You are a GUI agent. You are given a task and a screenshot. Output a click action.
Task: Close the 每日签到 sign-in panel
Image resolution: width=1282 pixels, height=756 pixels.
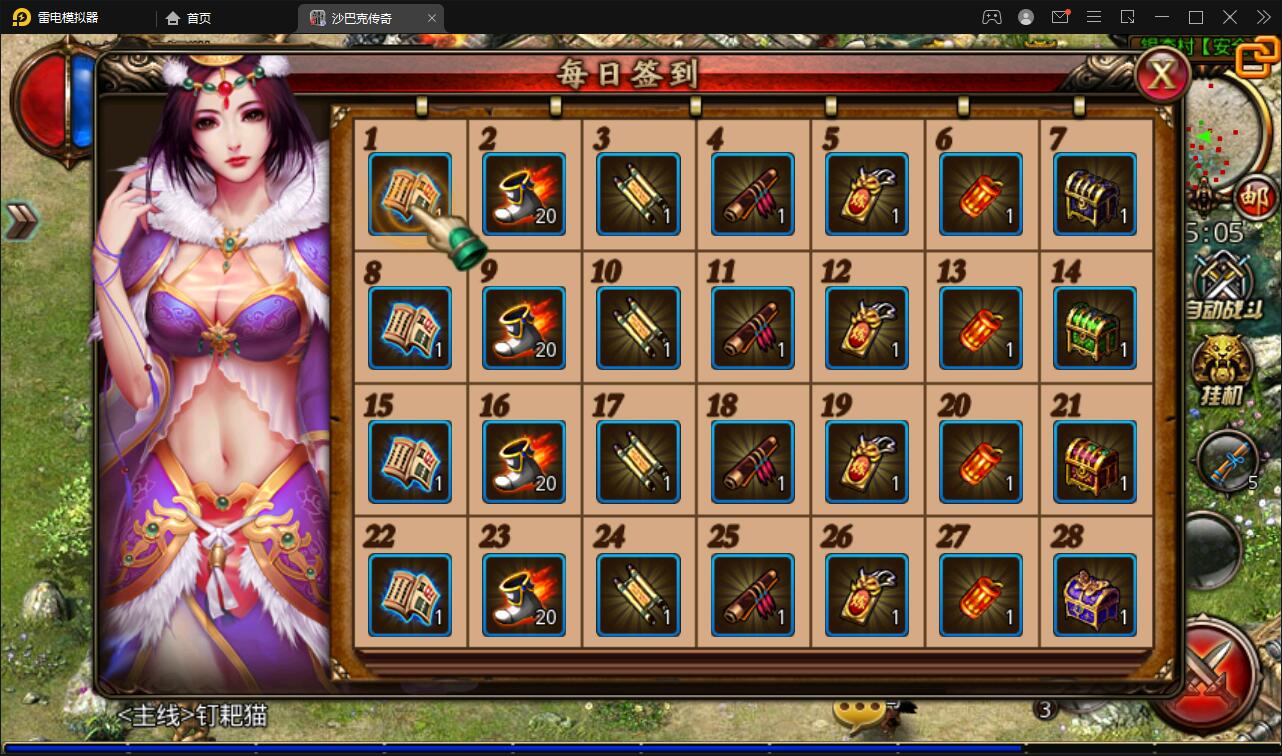pyautogui.click(x=1162, y=74)
